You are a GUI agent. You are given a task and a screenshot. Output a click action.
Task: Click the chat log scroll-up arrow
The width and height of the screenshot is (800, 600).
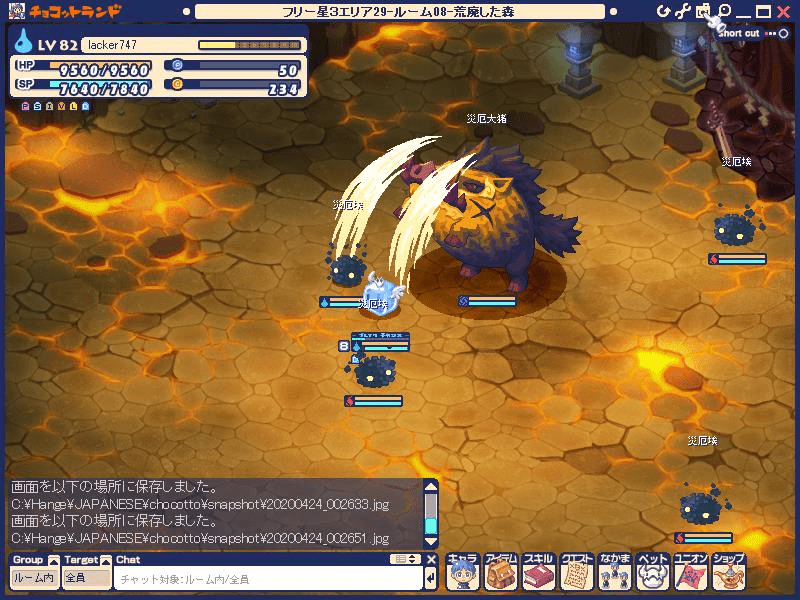pyautogui.click(x=431, y=487)
